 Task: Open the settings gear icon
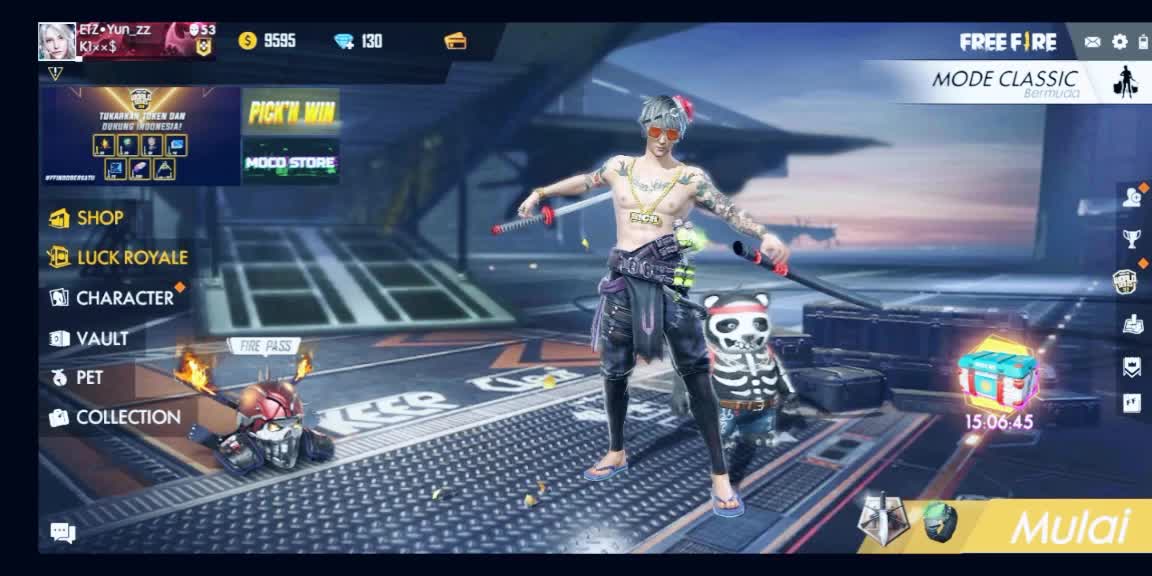1119,42
